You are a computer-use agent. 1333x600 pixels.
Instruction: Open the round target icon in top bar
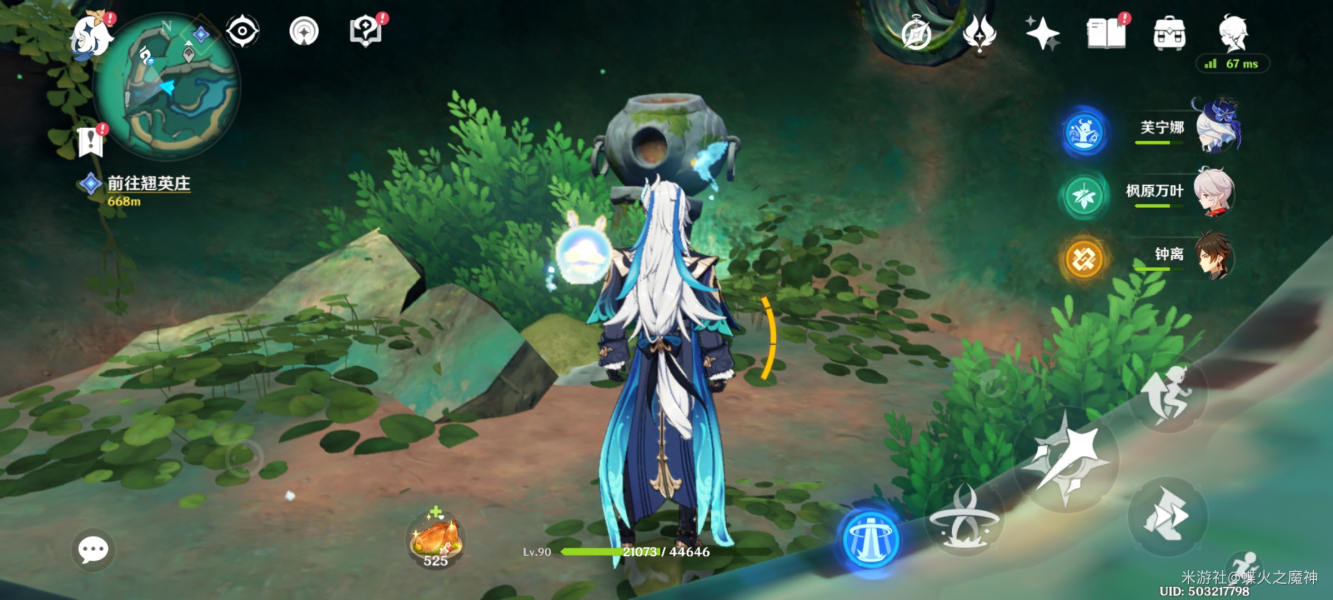(303, 32)
